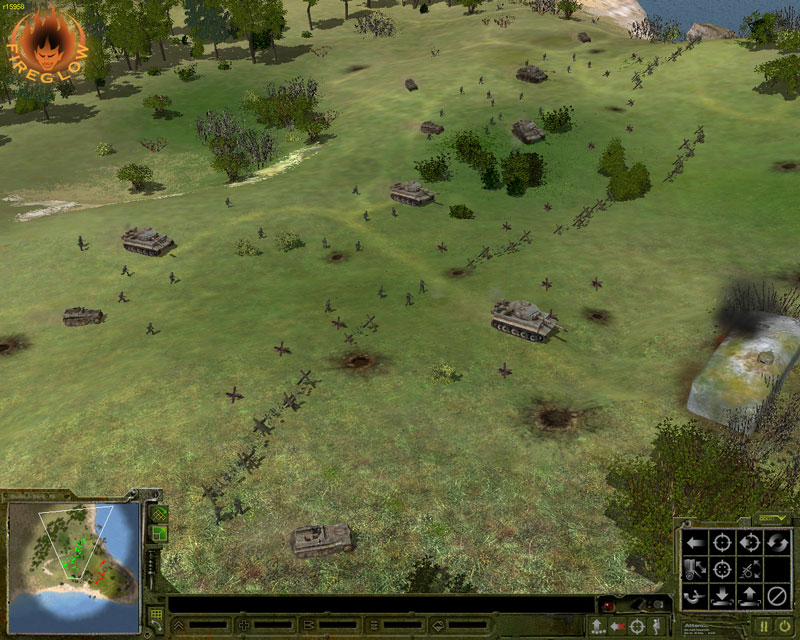Click the up arrow with dots button
The width and height of the screenshot is (800, 640).
pyautogui.click(x=597, y=627)
